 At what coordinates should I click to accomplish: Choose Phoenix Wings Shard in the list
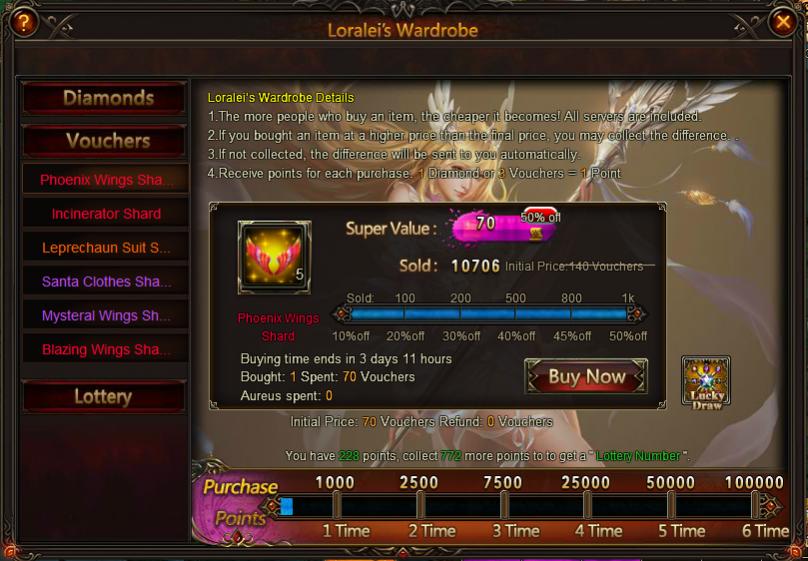[x=105, y=180]
